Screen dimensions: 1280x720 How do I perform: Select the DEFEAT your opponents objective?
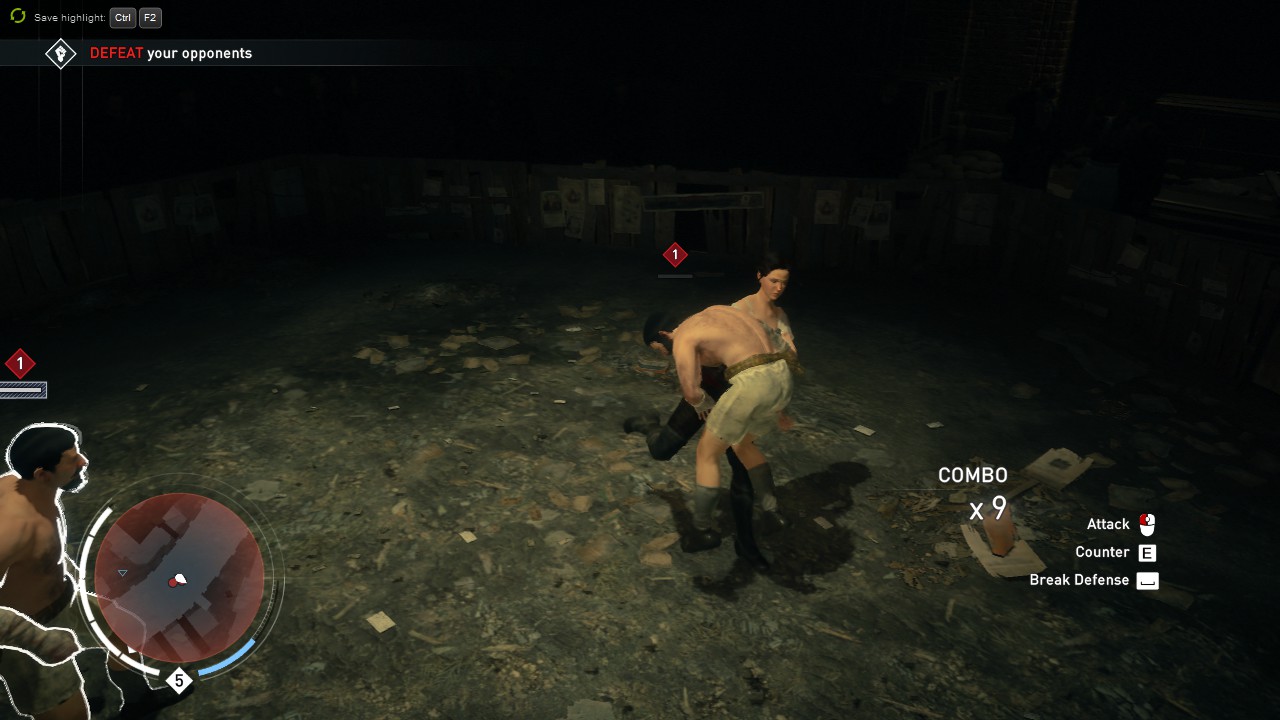click(x=171, y=53)
